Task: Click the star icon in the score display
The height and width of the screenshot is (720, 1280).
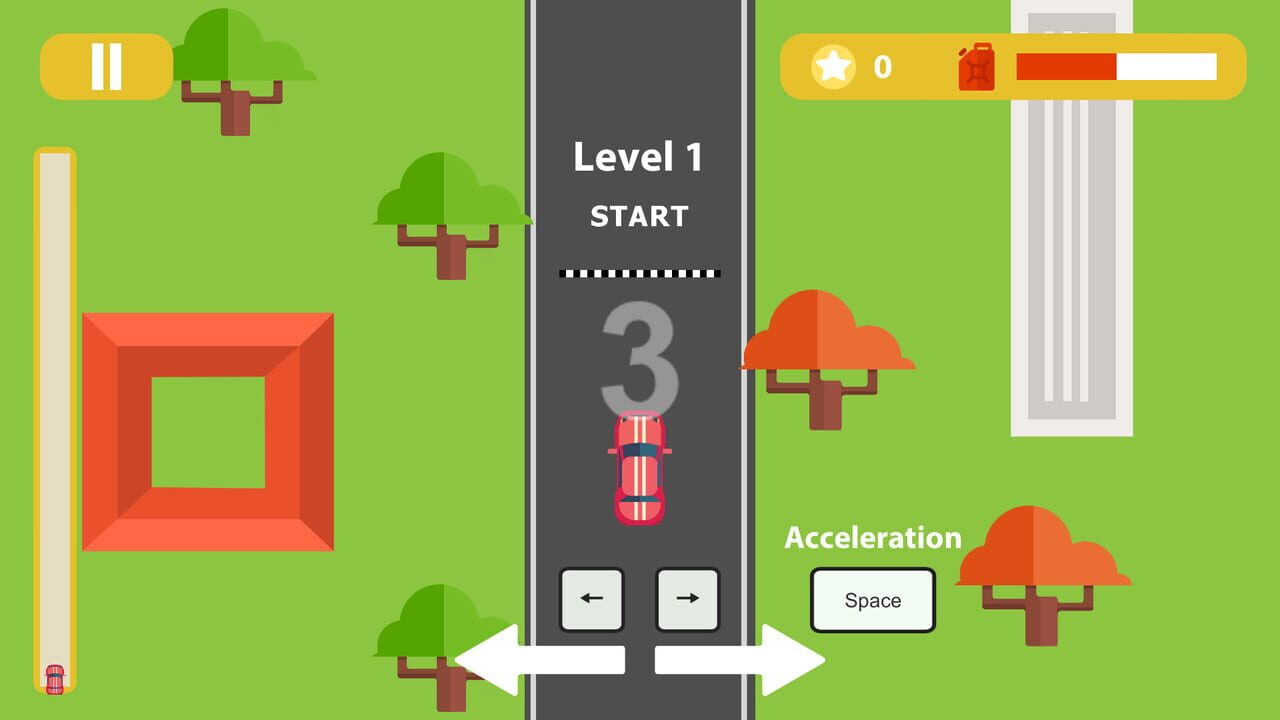Action: pyautogui.click(x=832, y=68)
